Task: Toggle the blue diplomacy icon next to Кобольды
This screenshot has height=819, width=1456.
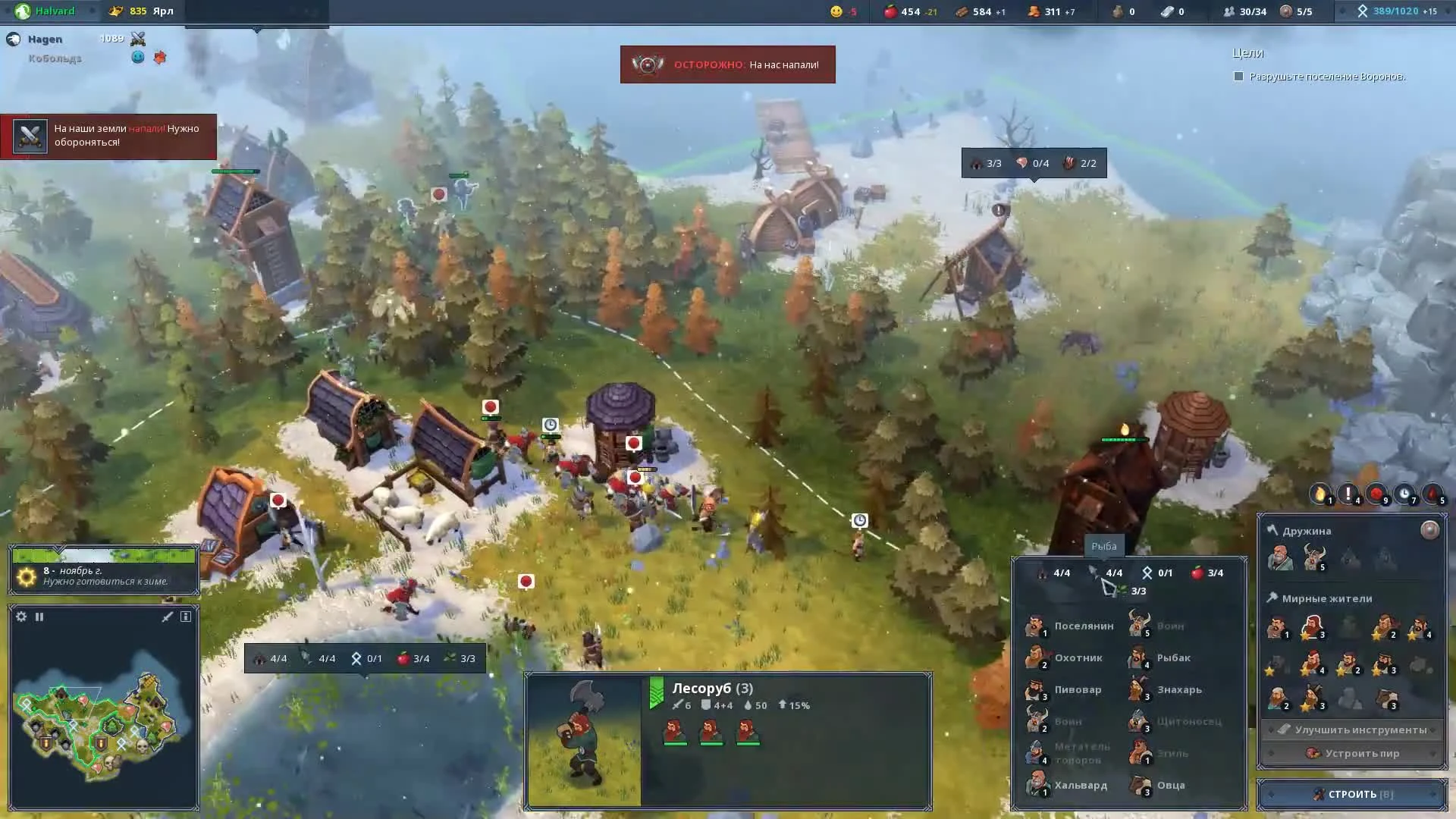Action: coord(137,58)
